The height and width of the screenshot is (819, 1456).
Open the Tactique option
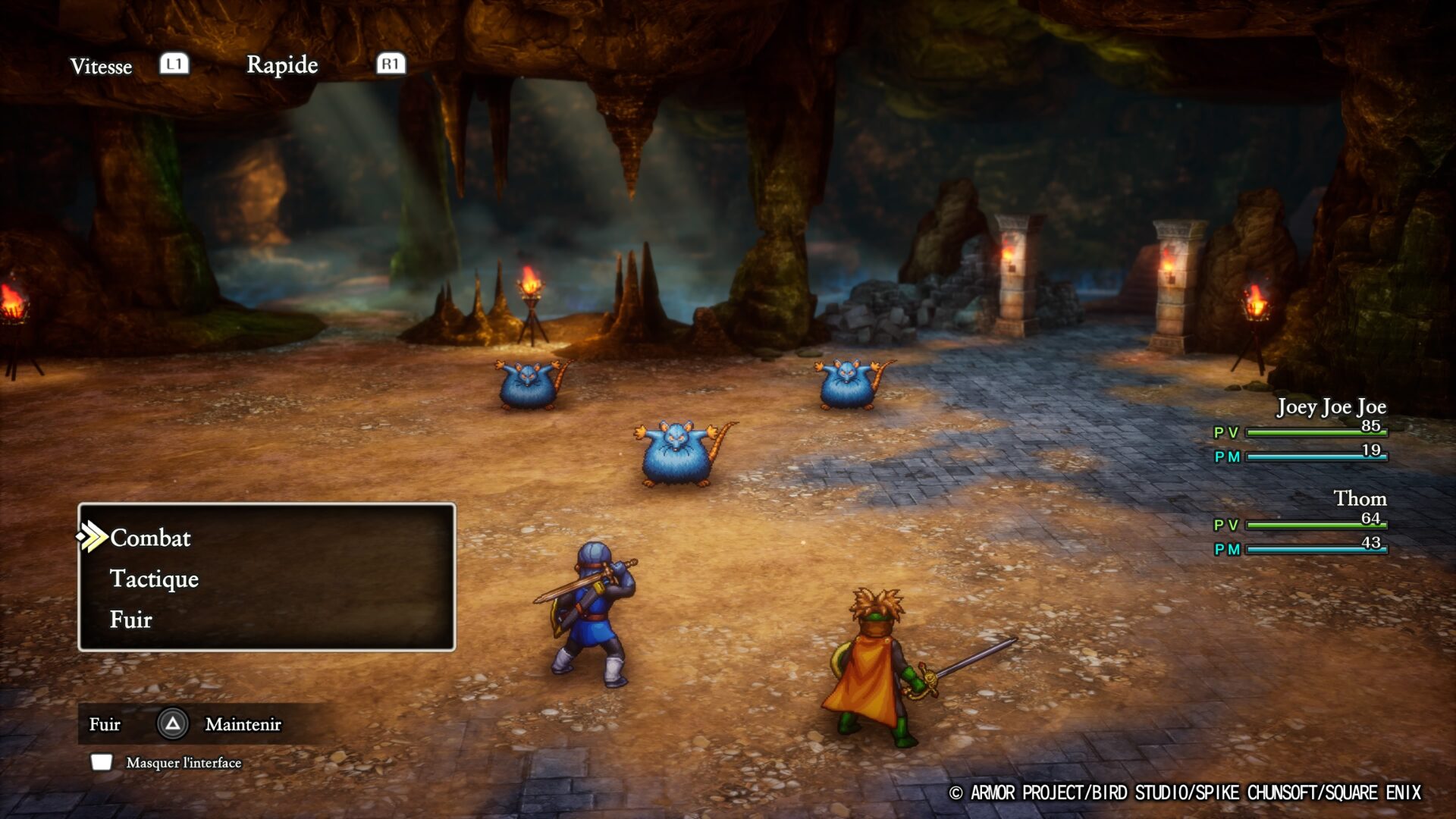(x=154, y=579)
